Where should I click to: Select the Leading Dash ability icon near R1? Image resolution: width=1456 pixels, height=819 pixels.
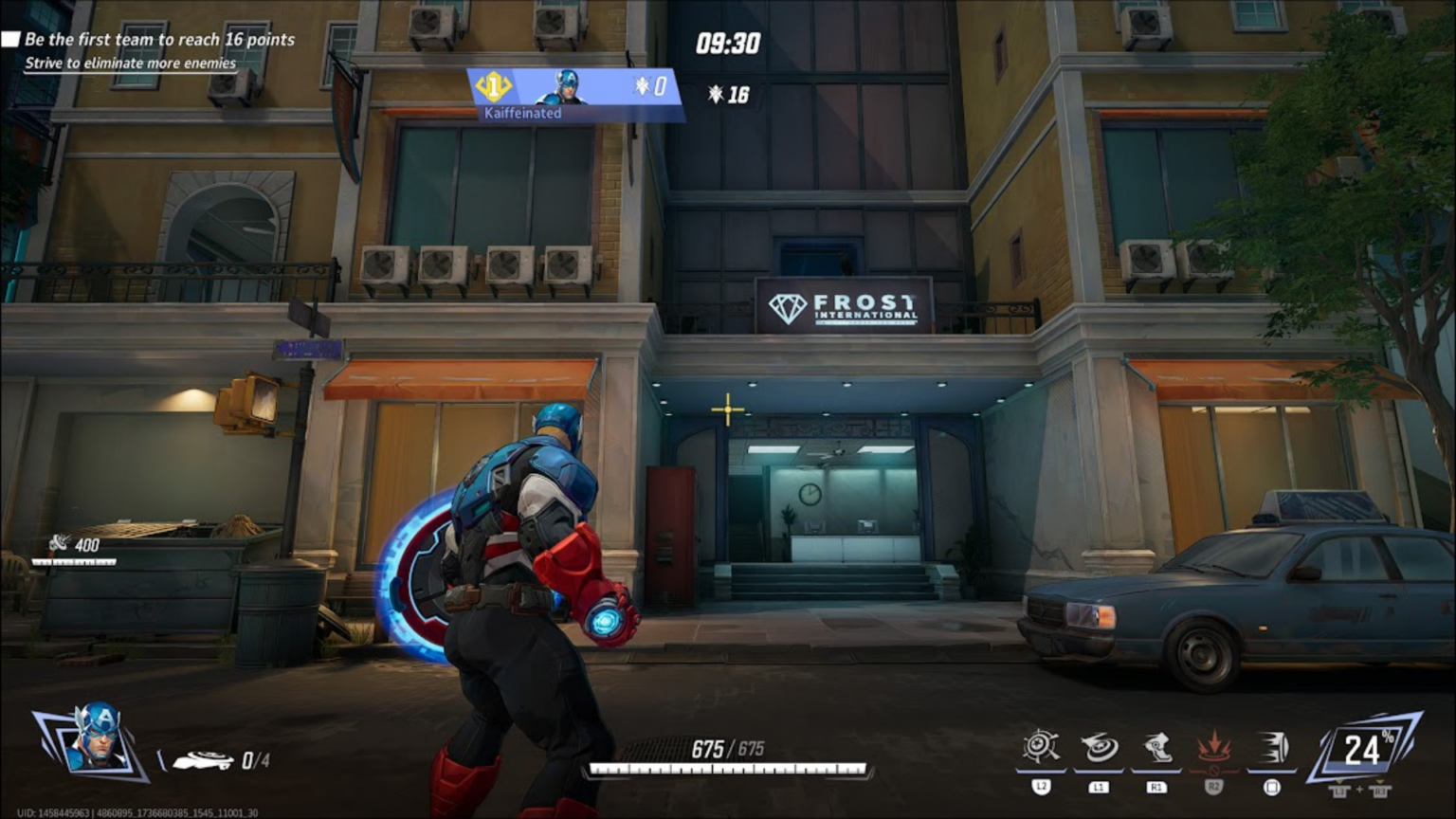pos(1155,749)
